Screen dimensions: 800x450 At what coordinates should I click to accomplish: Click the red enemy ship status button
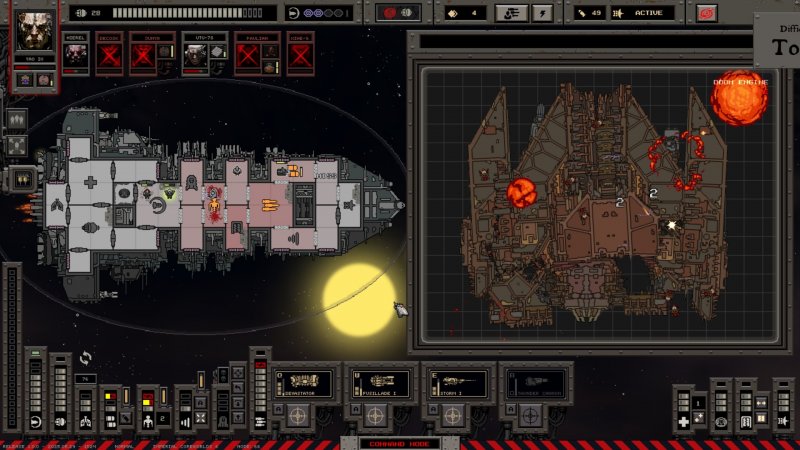pos(398,13)
